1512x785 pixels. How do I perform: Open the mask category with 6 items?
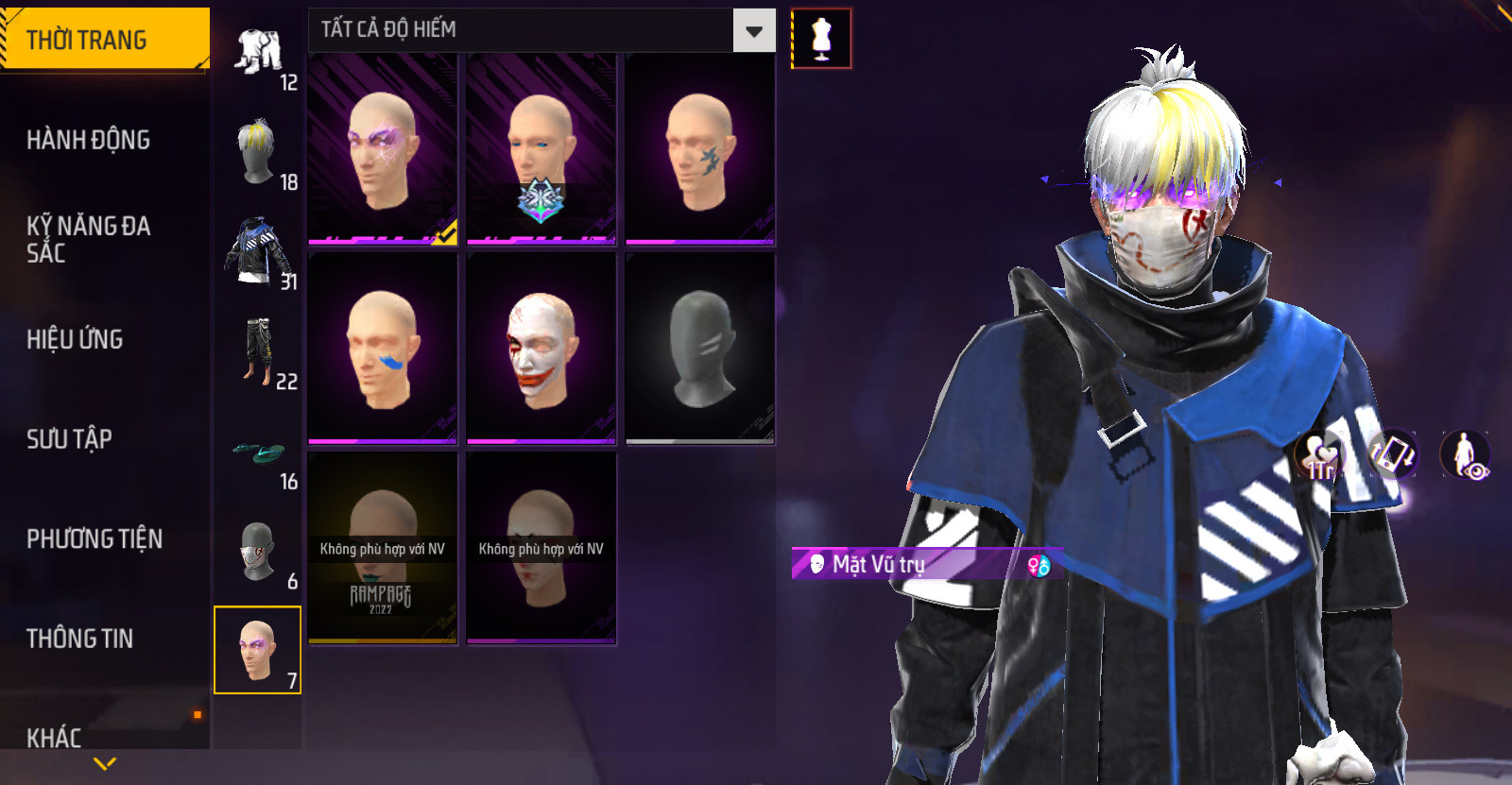pos(257,553)
